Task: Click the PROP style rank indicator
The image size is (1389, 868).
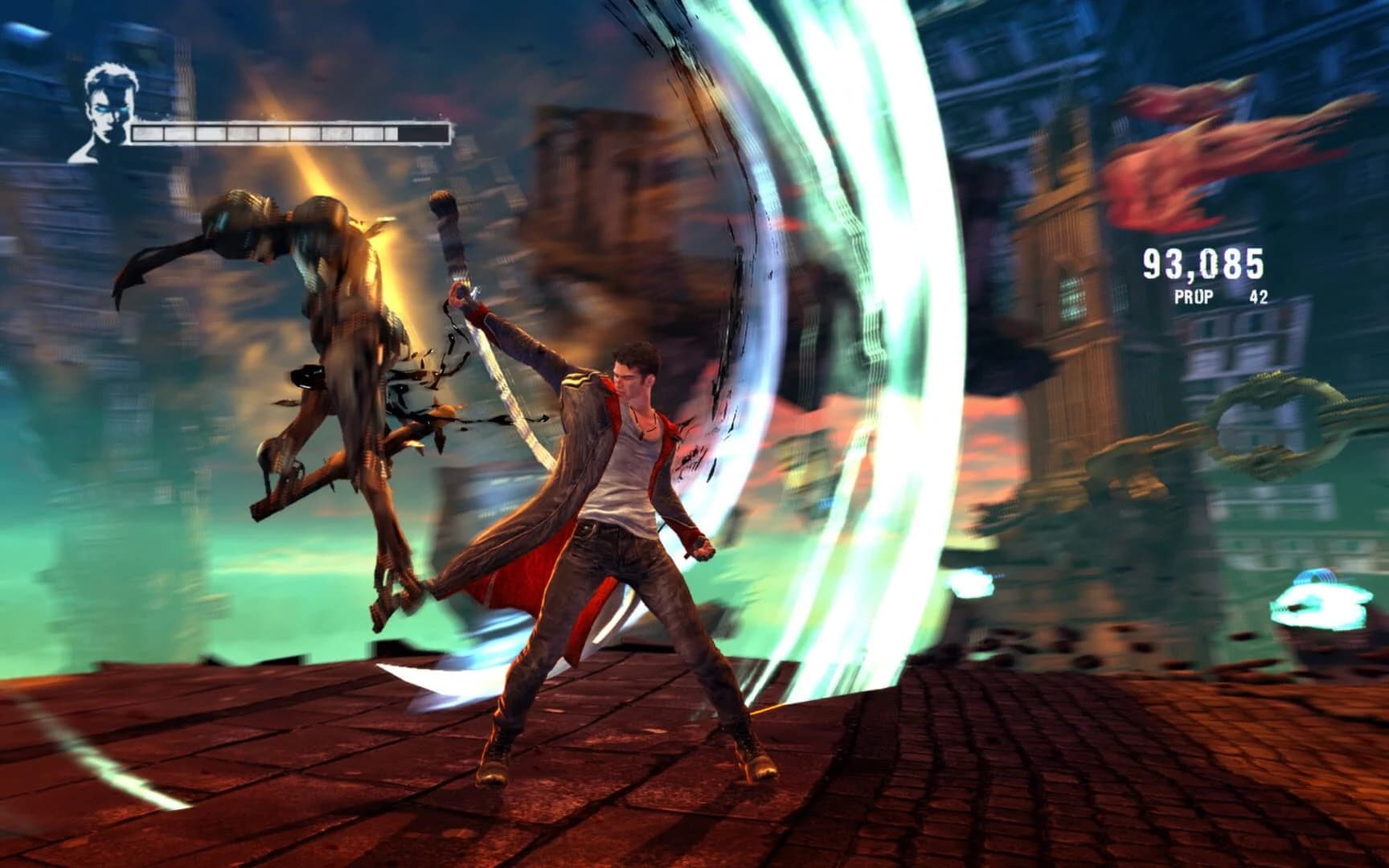Action: coord(1194,297)
